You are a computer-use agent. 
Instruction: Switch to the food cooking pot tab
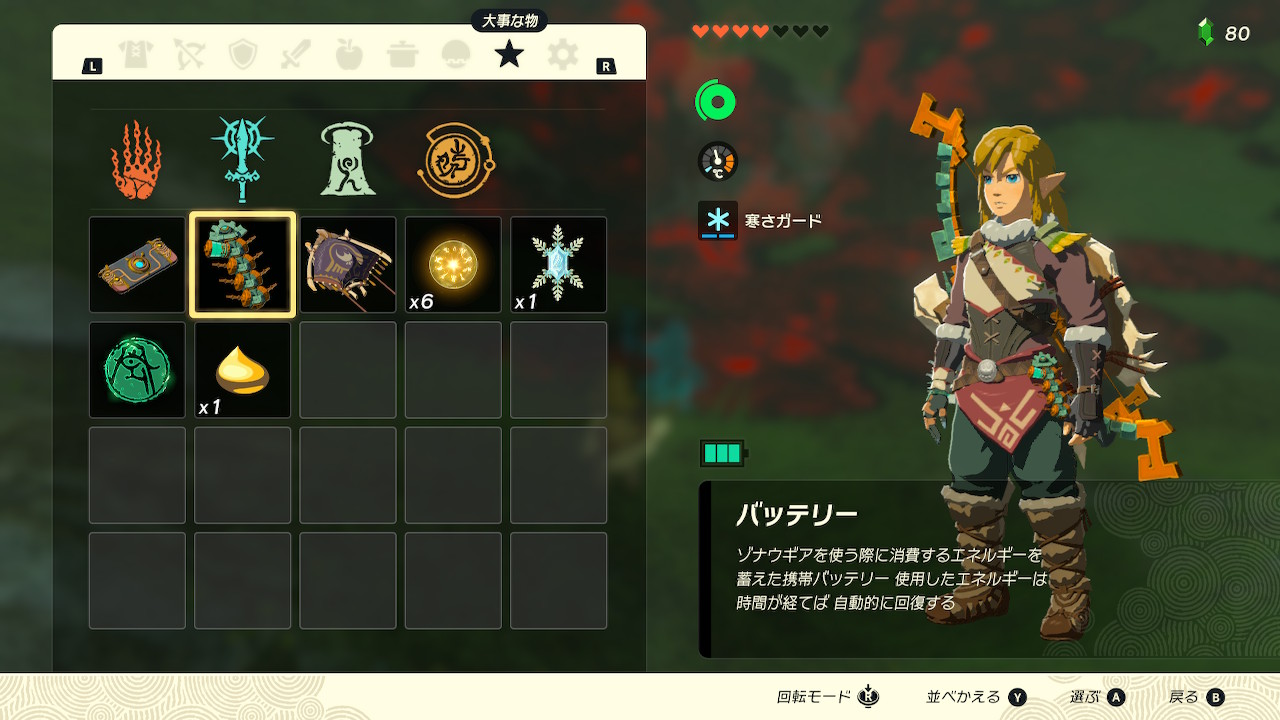(403, 54)
